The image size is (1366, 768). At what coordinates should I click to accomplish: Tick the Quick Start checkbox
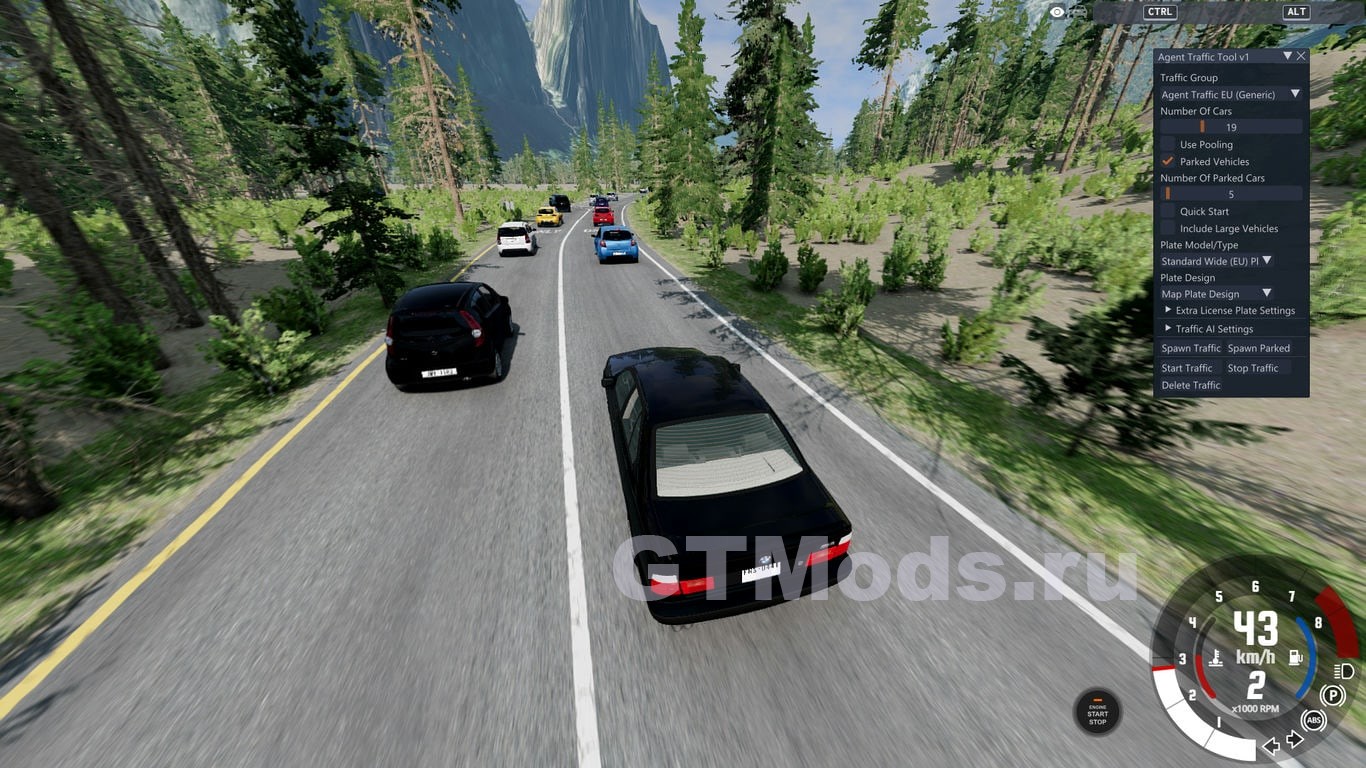pyautogui.click(x=1168, y=212)
